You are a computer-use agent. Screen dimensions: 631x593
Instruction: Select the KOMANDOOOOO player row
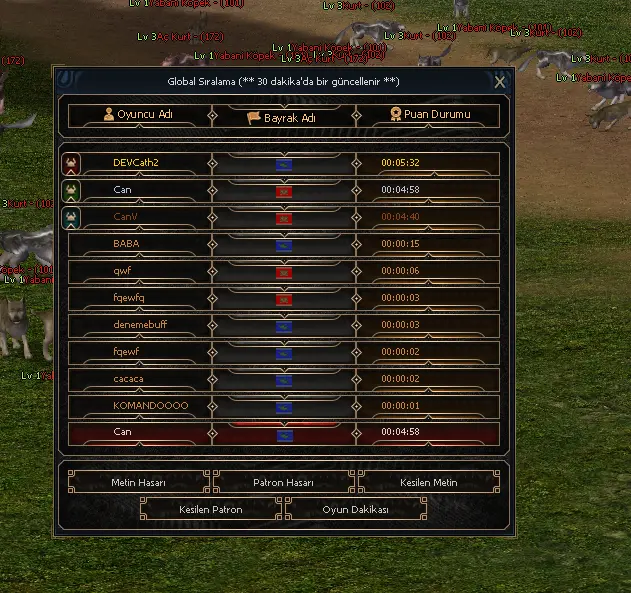coord(151,406)
